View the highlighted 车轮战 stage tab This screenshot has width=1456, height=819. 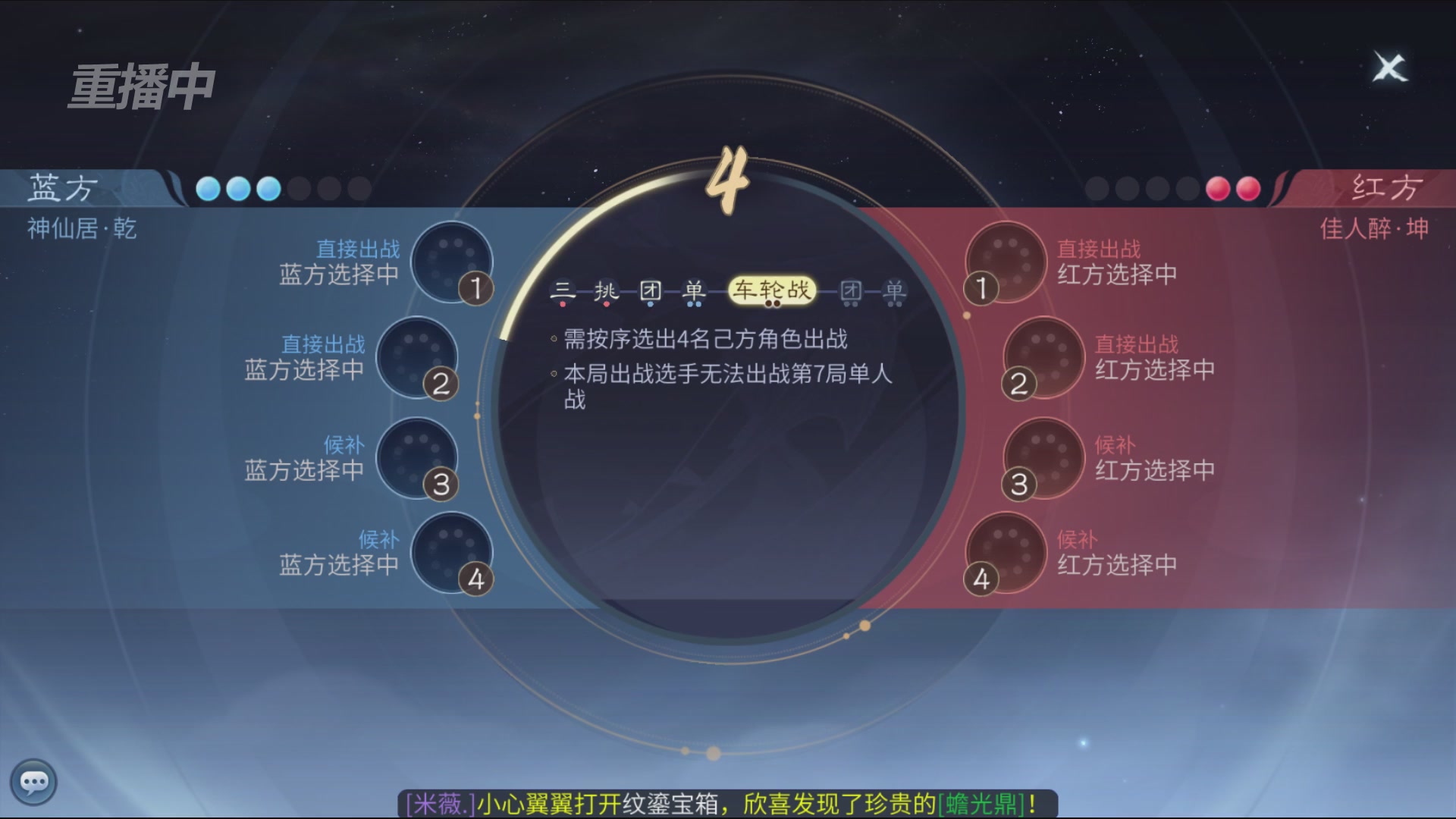click(773, 290)
